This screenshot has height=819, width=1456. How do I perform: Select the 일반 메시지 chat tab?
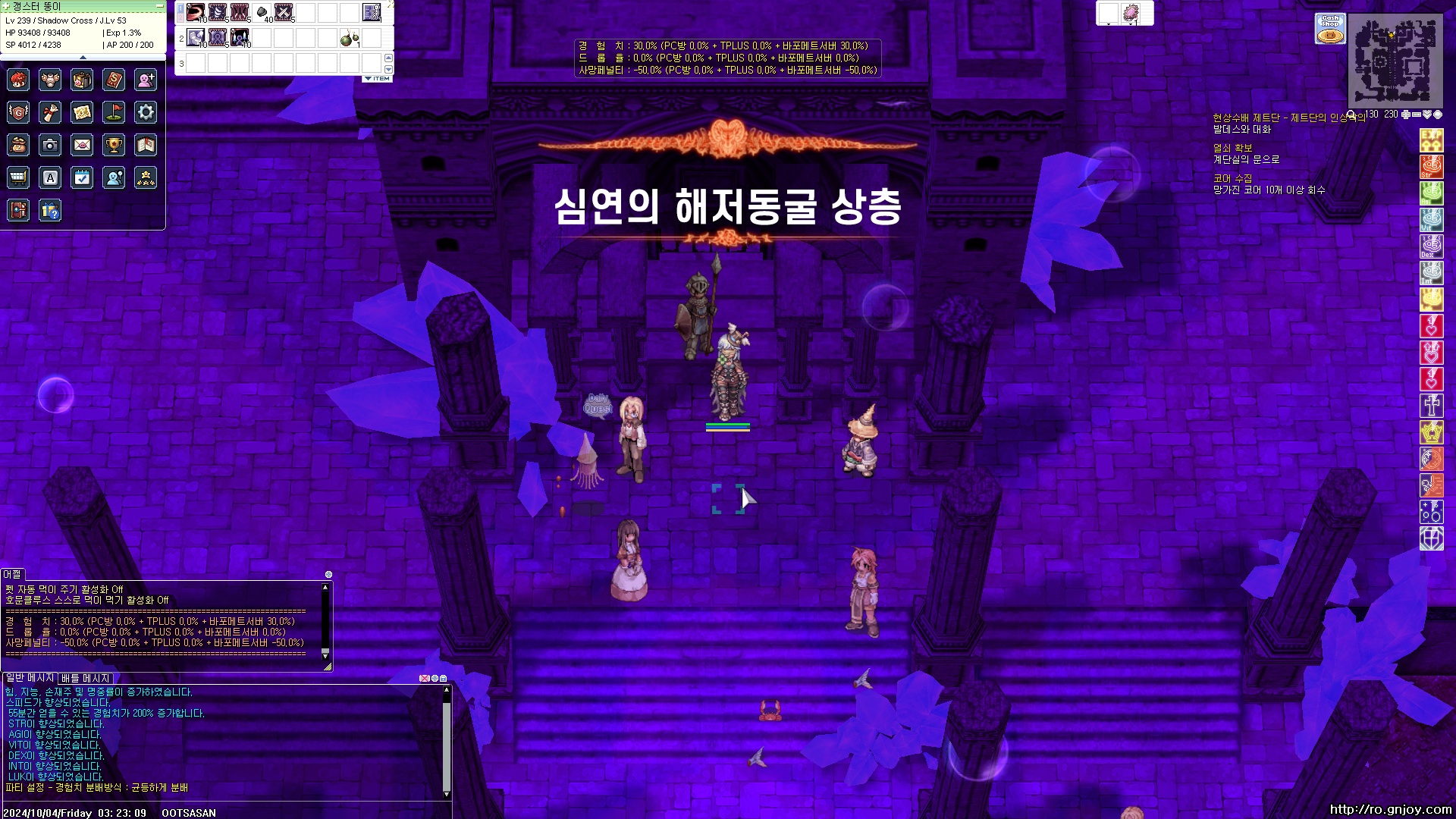click(29, 679)
